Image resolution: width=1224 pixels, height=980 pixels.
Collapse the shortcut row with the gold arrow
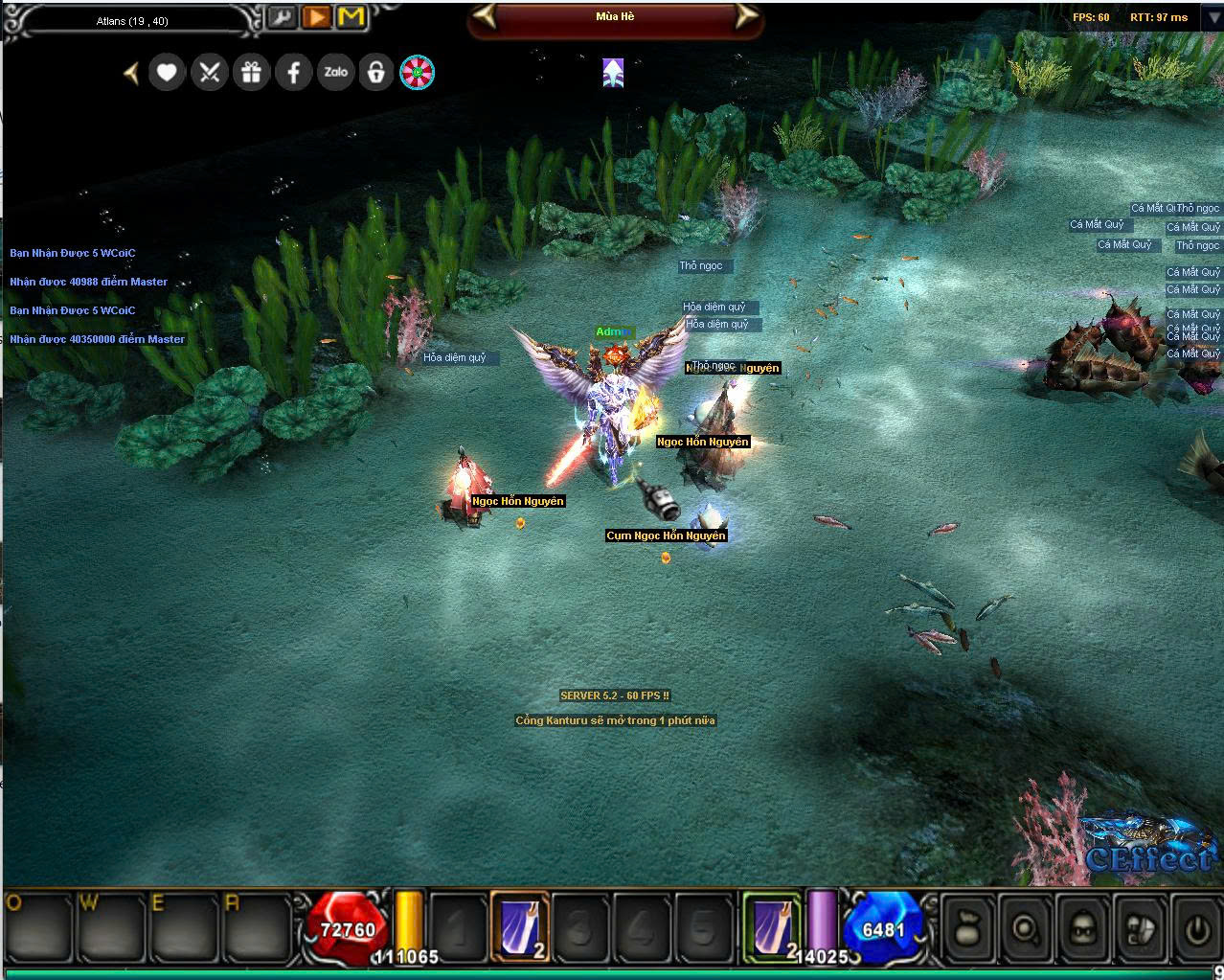click(131, 72)
